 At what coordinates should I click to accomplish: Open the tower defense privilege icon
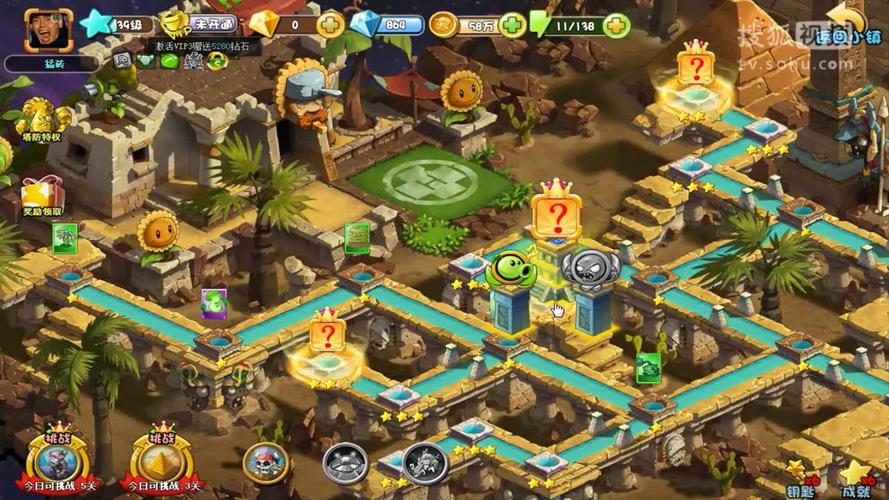tap(40, 121)
